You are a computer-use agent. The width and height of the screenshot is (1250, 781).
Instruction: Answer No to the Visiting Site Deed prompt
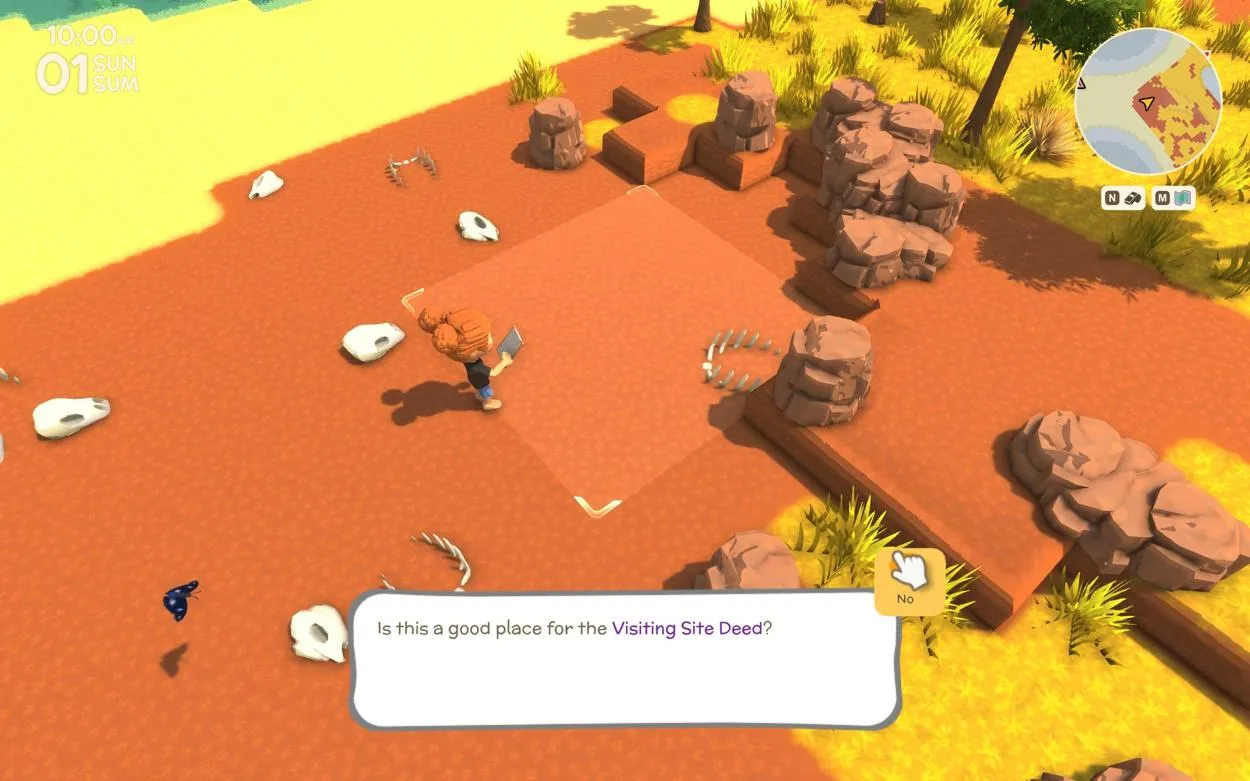coord(908,582)
